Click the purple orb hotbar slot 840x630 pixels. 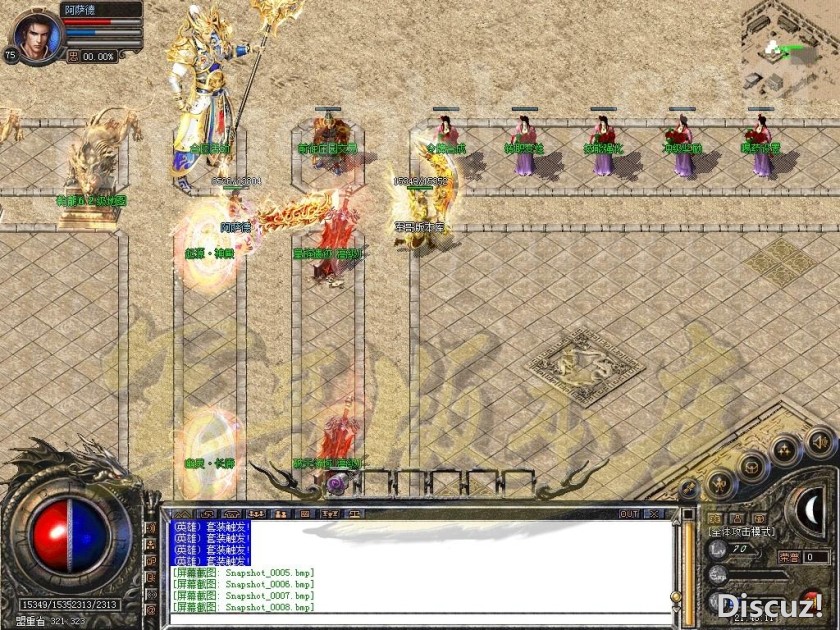click(x=335, y=484)
